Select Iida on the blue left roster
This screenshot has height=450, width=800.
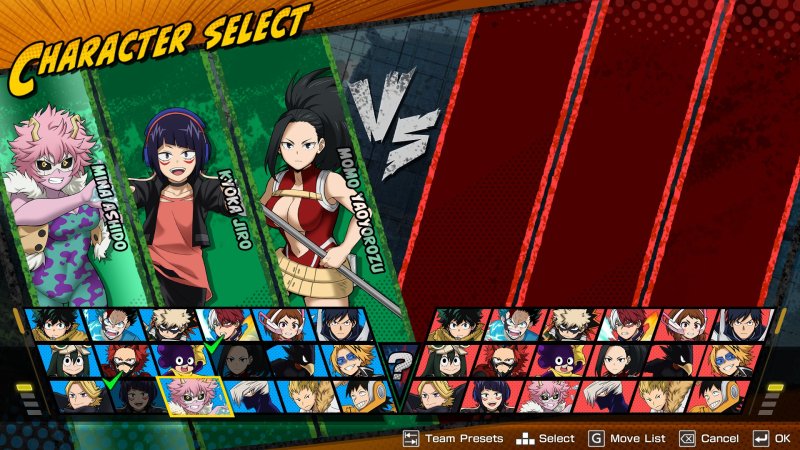click(x=341, y=324)
